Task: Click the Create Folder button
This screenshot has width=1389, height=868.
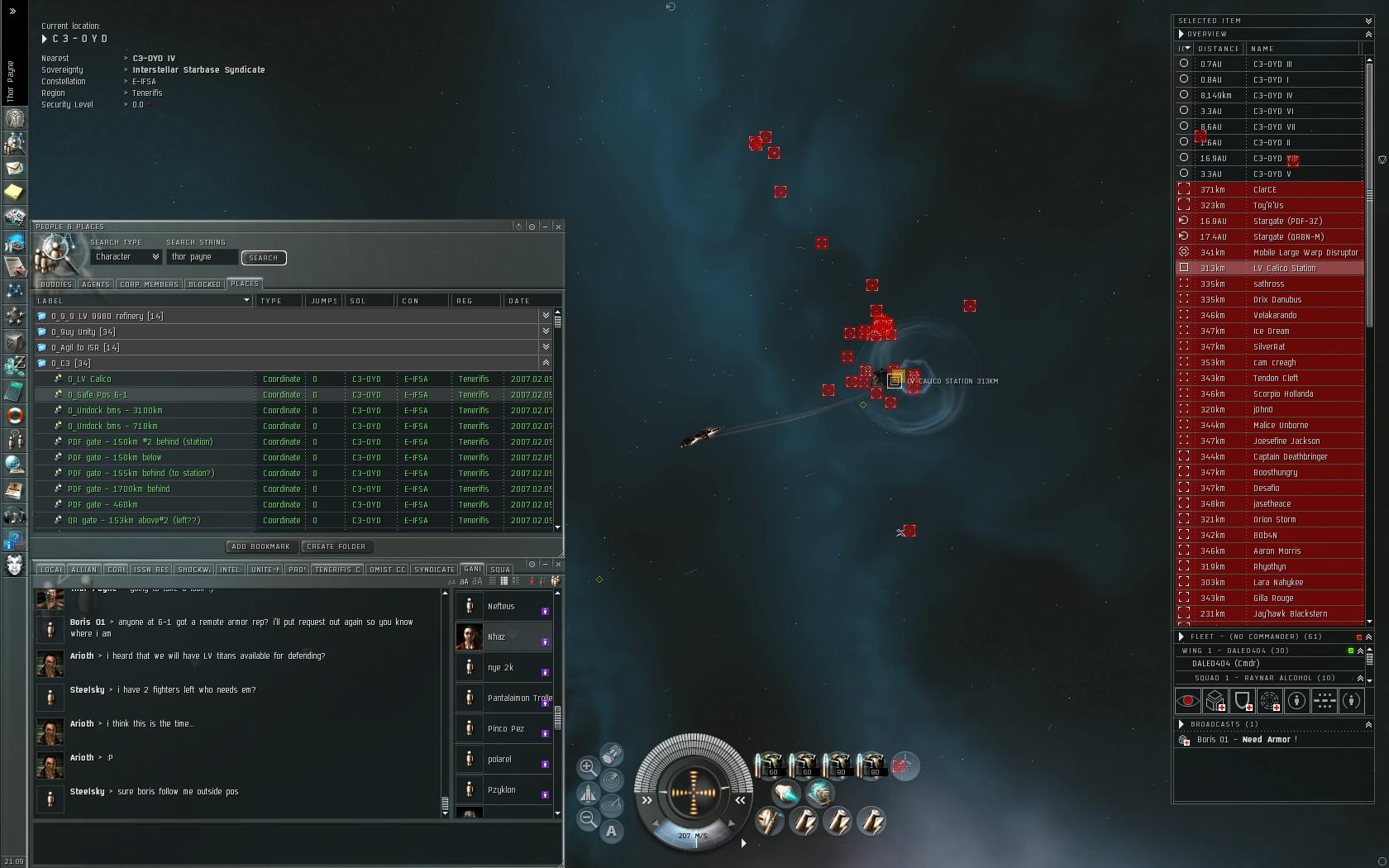Action: click(336, 546)
